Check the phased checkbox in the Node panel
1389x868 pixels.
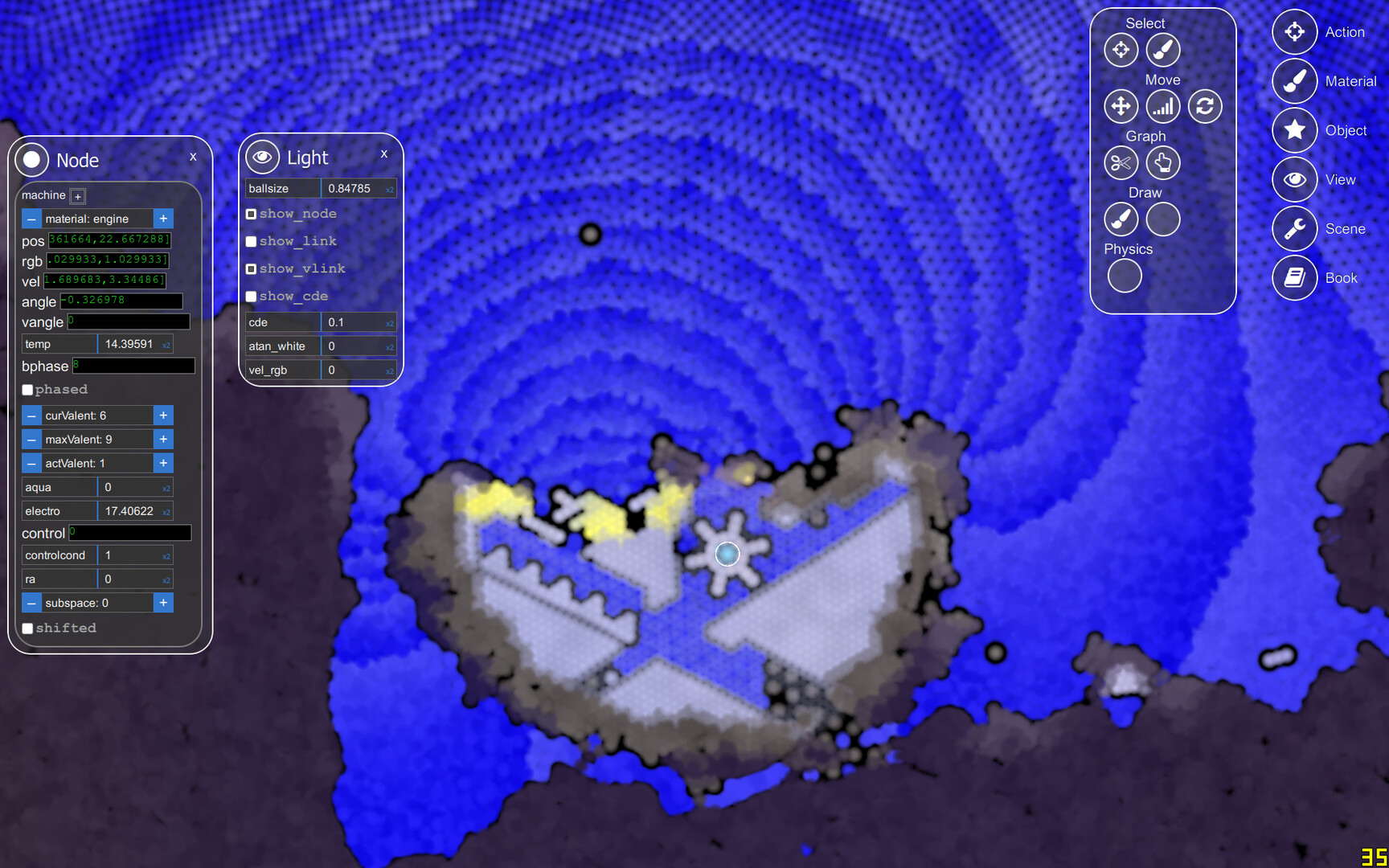28,389
